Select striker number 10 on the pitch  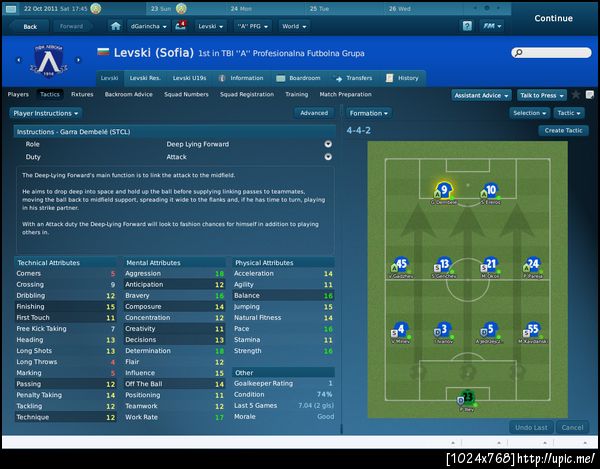pyautogui.click(x=489, y=190)
